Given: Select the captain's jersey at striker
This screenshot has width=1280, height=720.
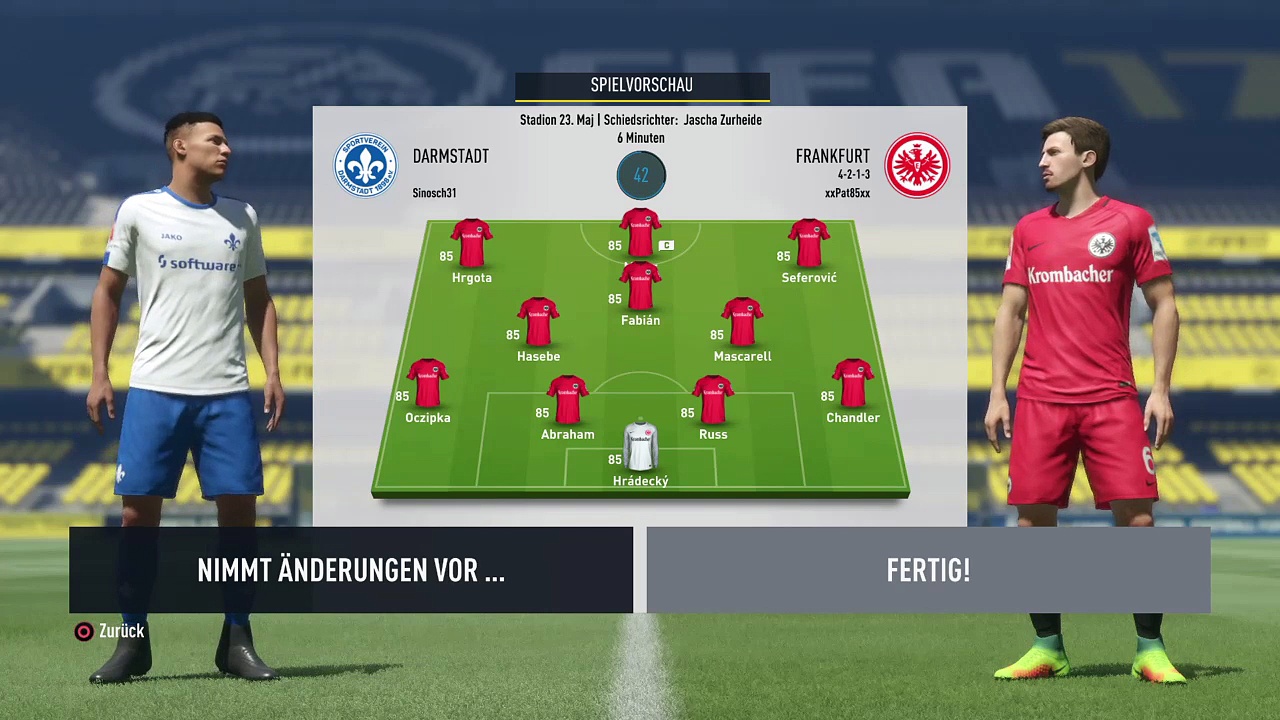Looking at the screenshot, I should pos(640,232).
